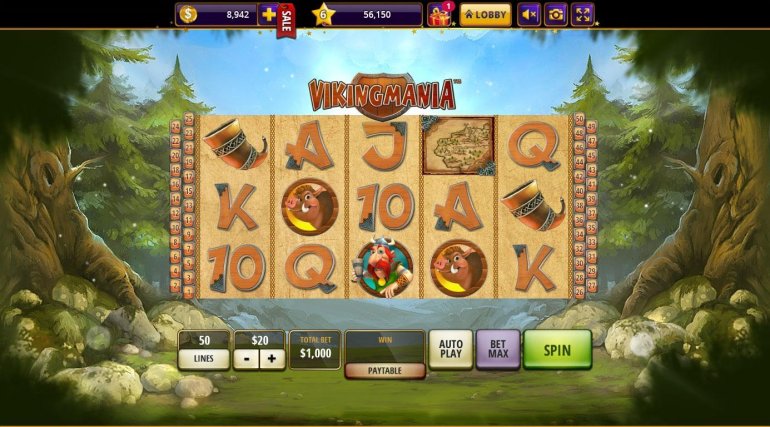The image size is (770, 427).
Task: Open the Paytable
Action: (385, 370)
